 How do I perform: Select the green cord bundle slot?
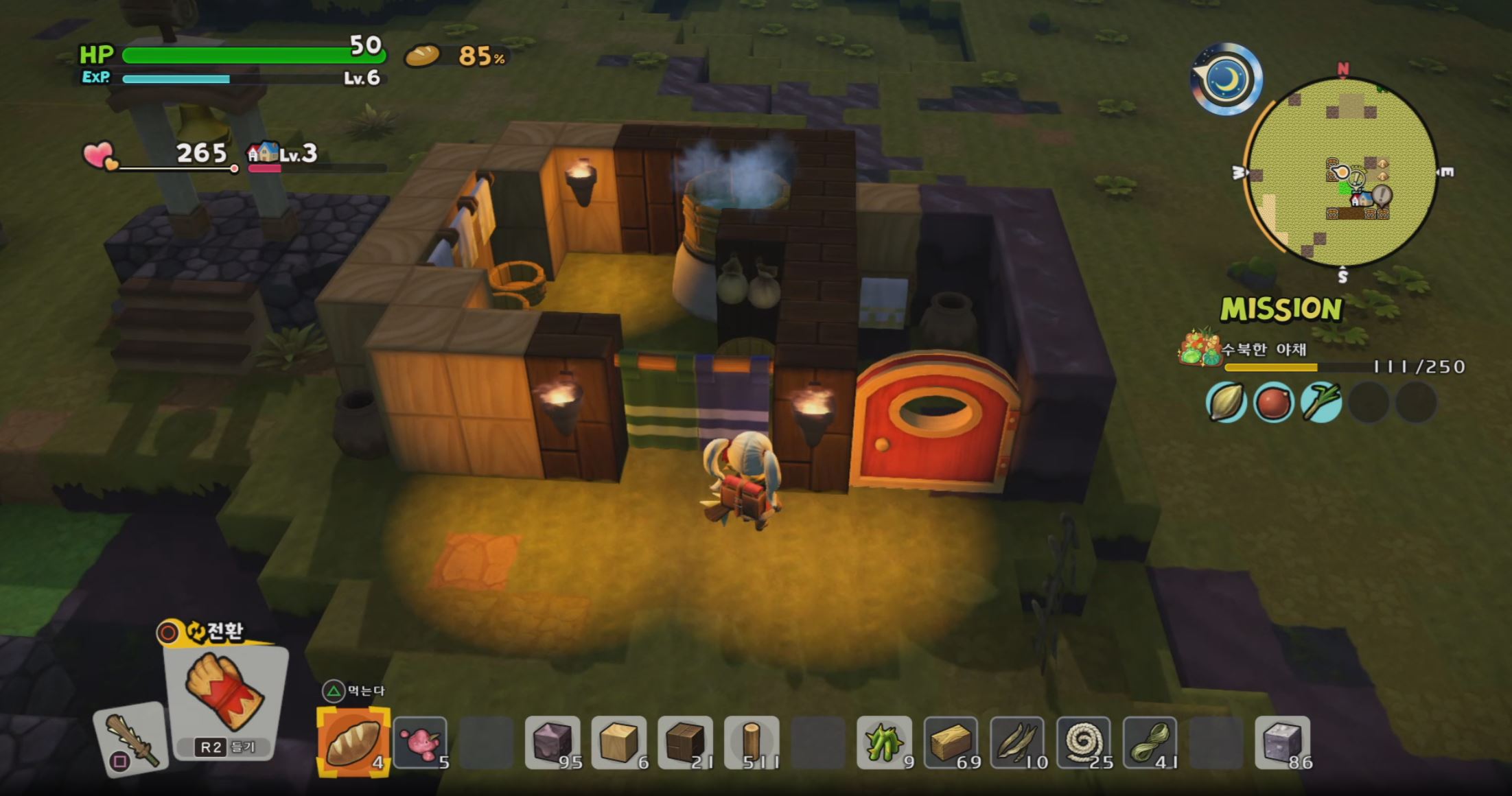[1150, 743]
